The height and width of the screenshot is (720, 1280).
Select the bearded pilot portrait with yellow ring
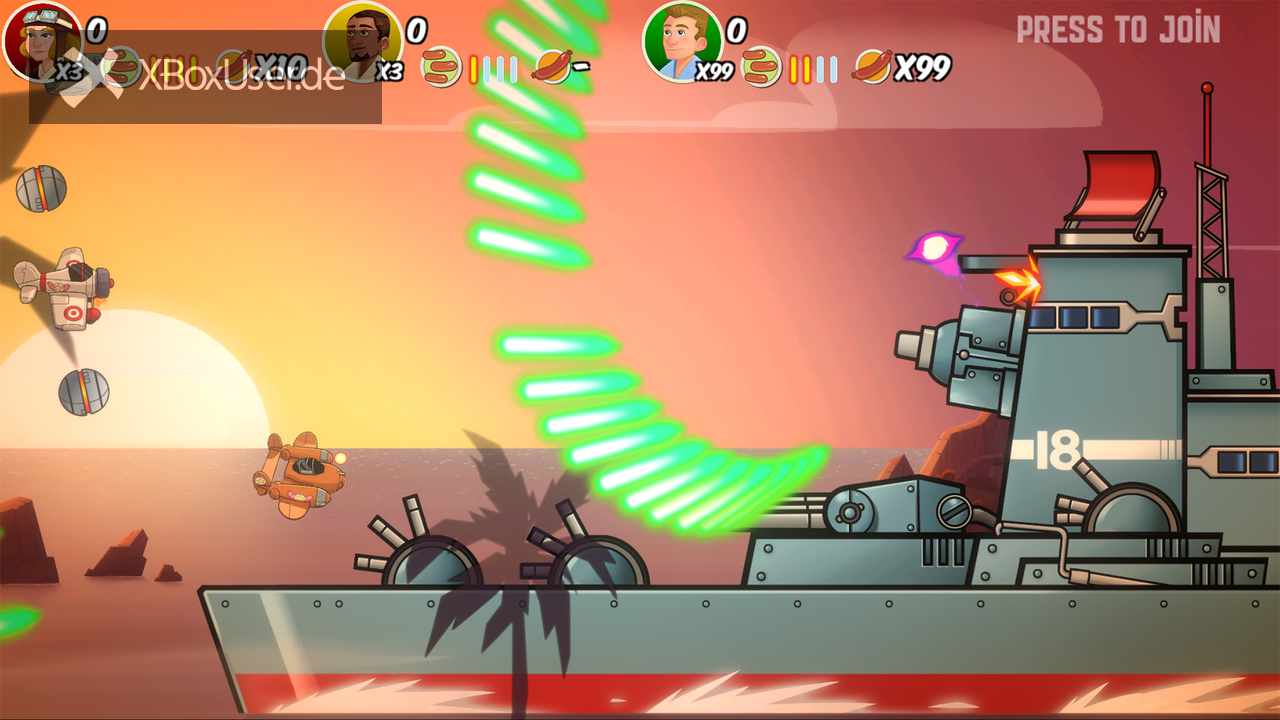362,42
